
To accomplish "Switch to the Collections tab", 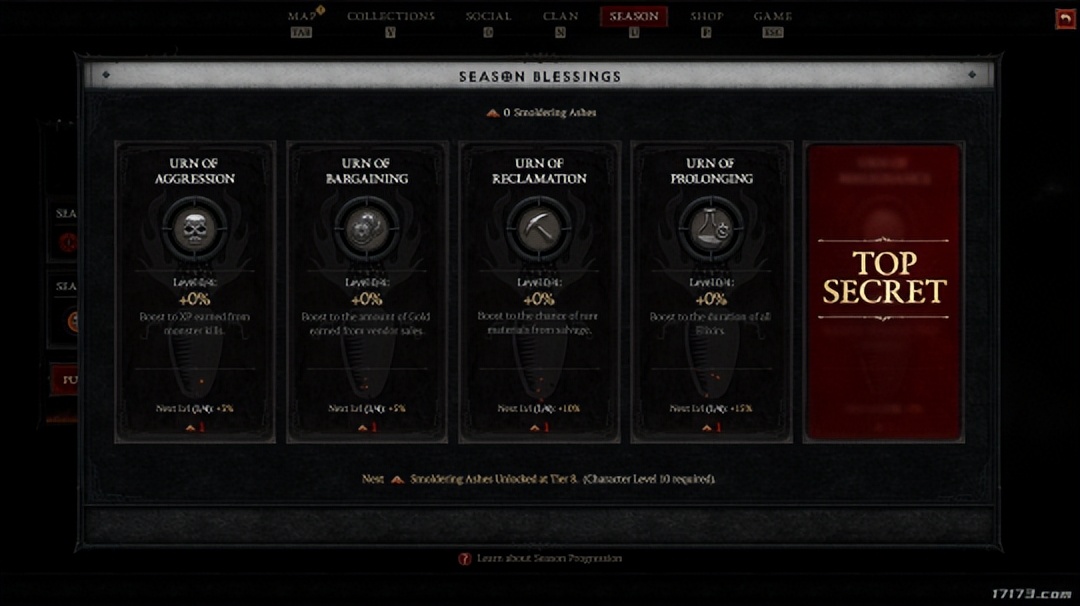I will pyautogui.click(x=390, y=17).
